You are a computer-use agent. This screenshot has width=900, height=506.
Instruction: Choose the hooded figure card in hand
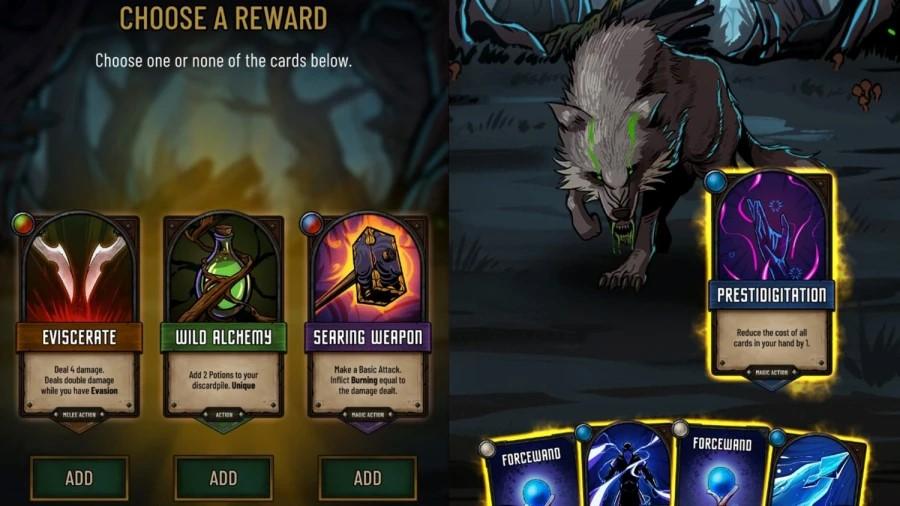click(x=628, y=468)
